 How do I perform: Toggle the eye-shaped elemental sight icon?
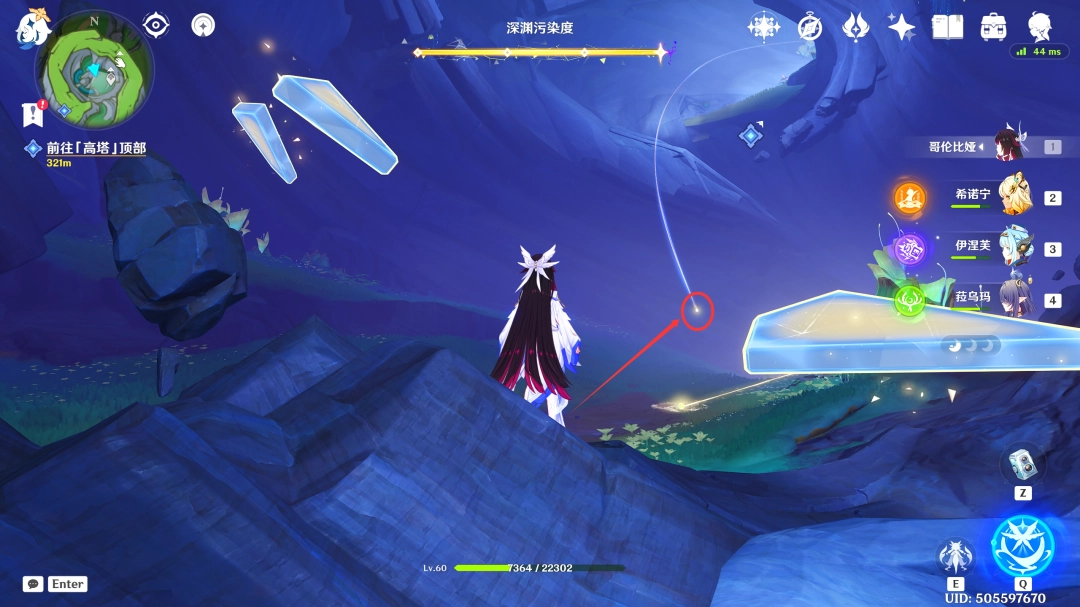[156, 25]
